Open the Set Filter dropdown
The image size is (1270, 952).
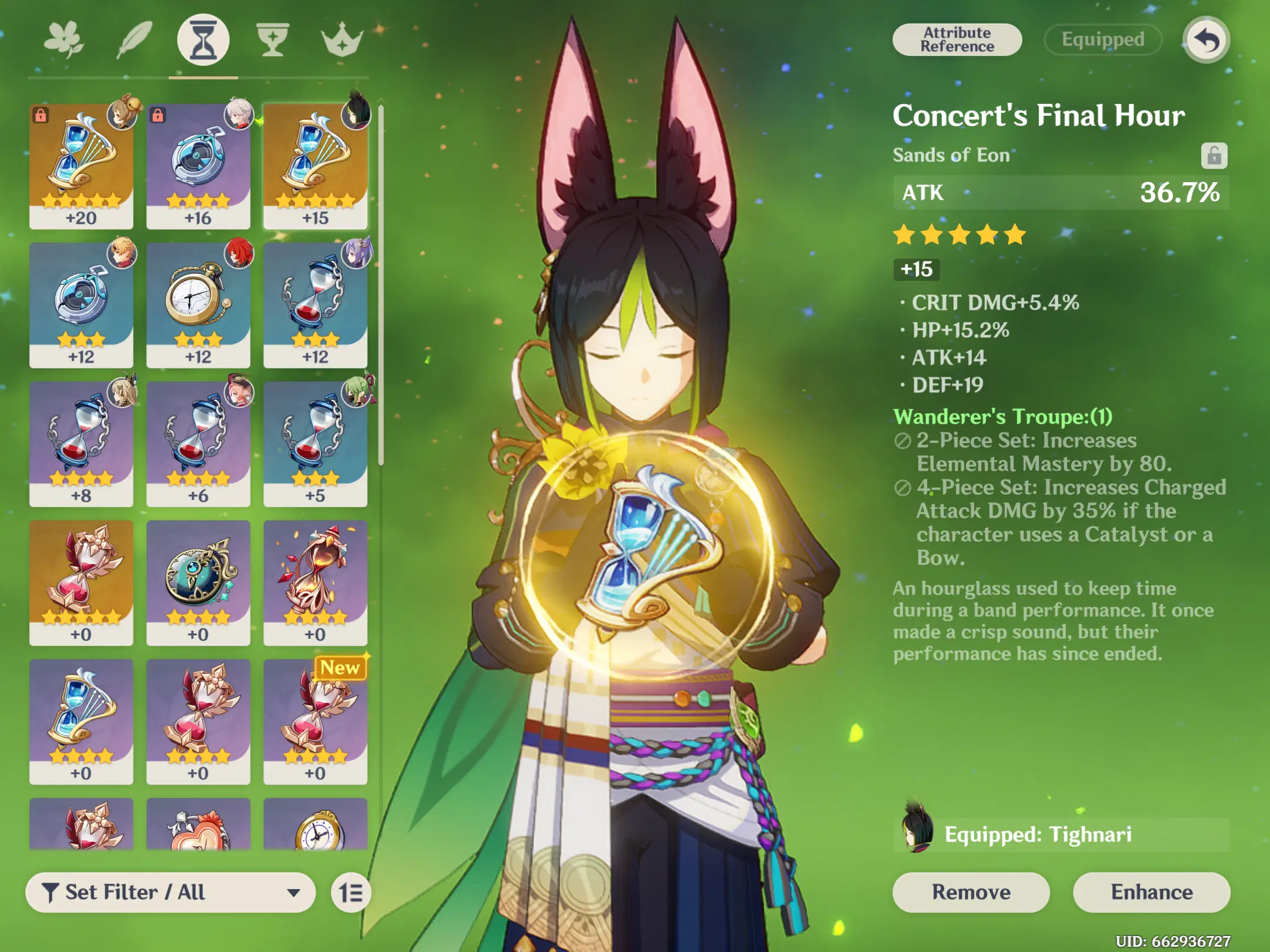click(x=171, y=893)
